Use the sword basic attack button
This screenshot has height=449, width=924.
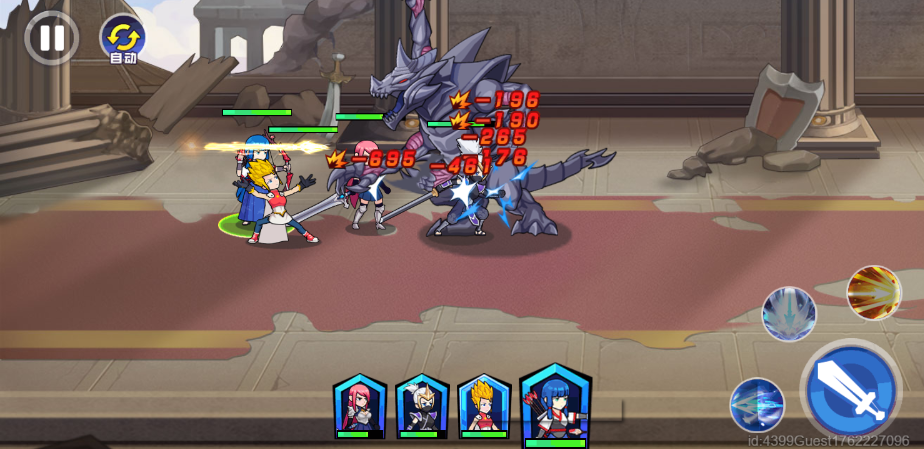pyautogui.click(x=851, y=389)
